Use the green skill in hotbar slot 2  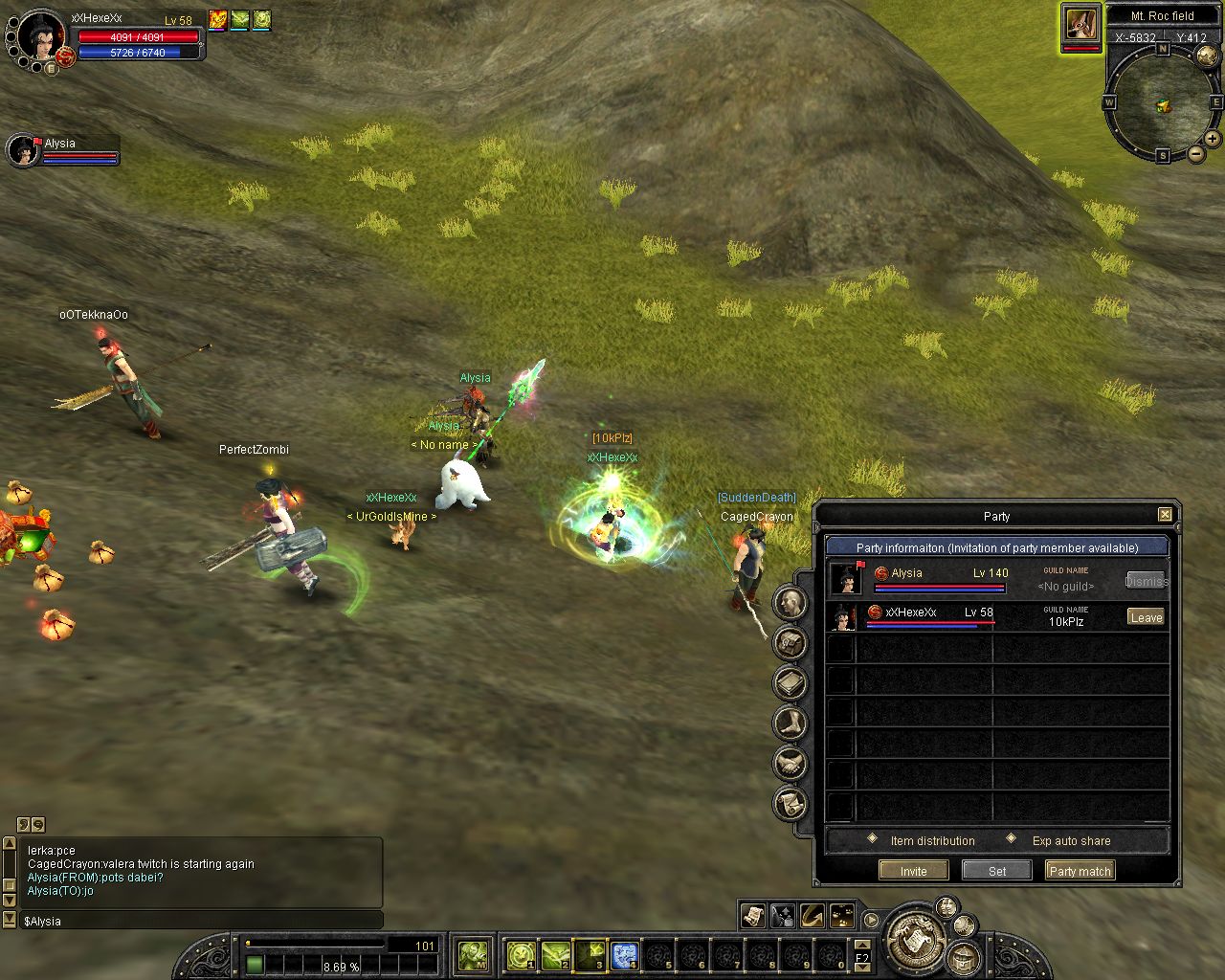click(555, 955)
